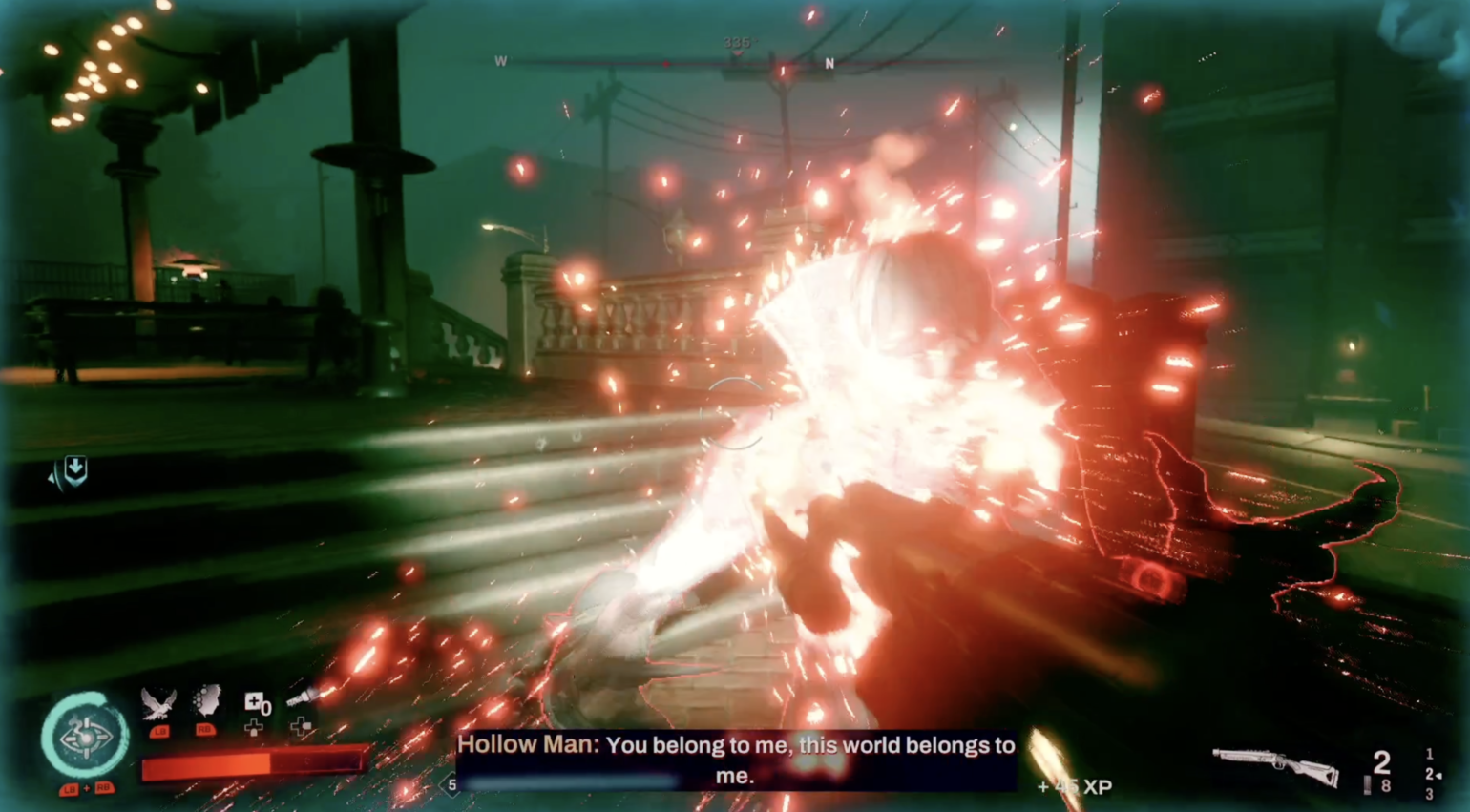Select the active weapon slot 2
Screen dimensions: 1470x812
(1429, 775)
